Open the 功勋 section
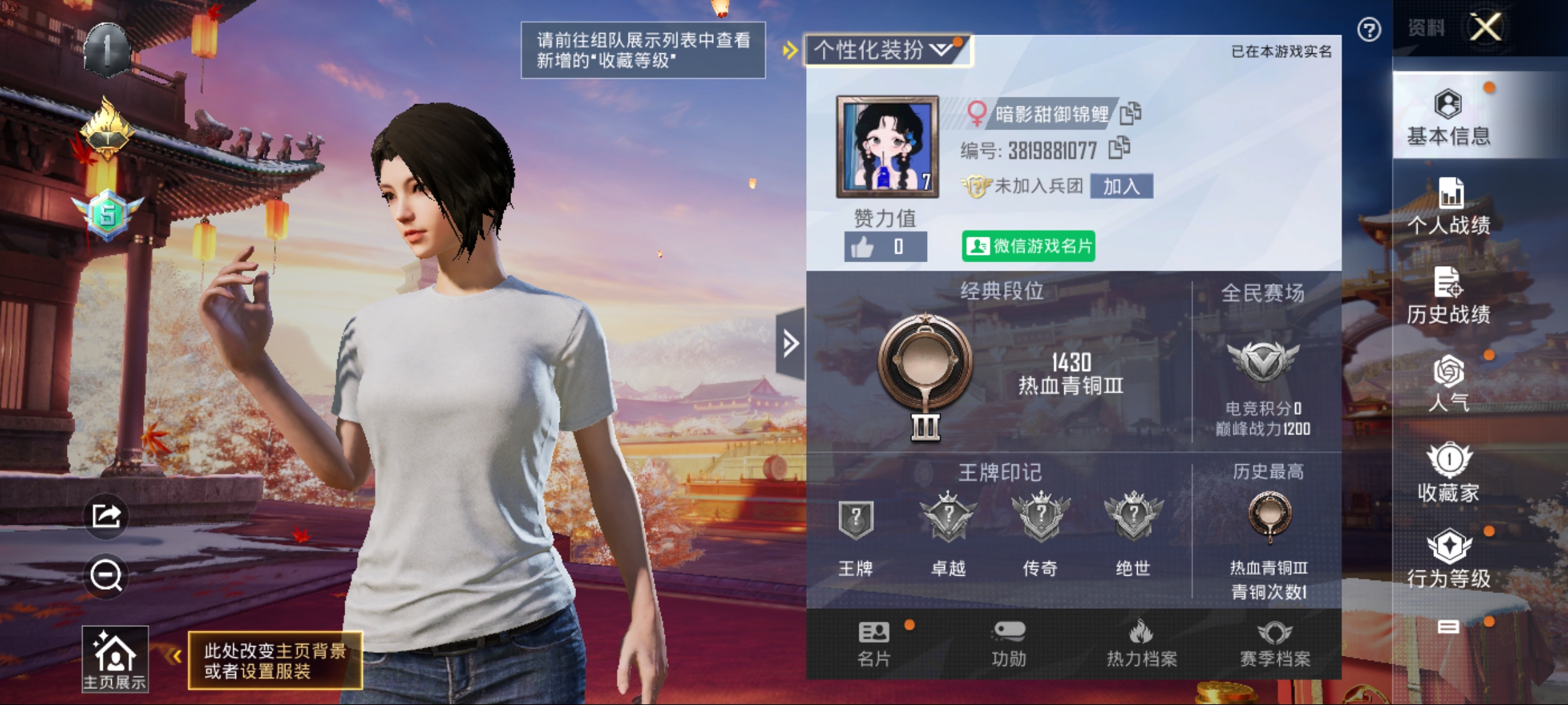The width and height of the screenshot is (1568, 705). point(1008,645)
